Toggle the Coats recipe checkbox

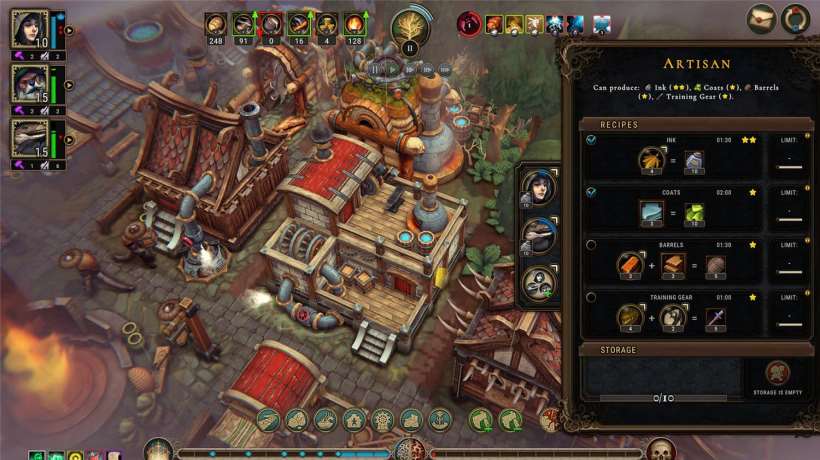591,192
